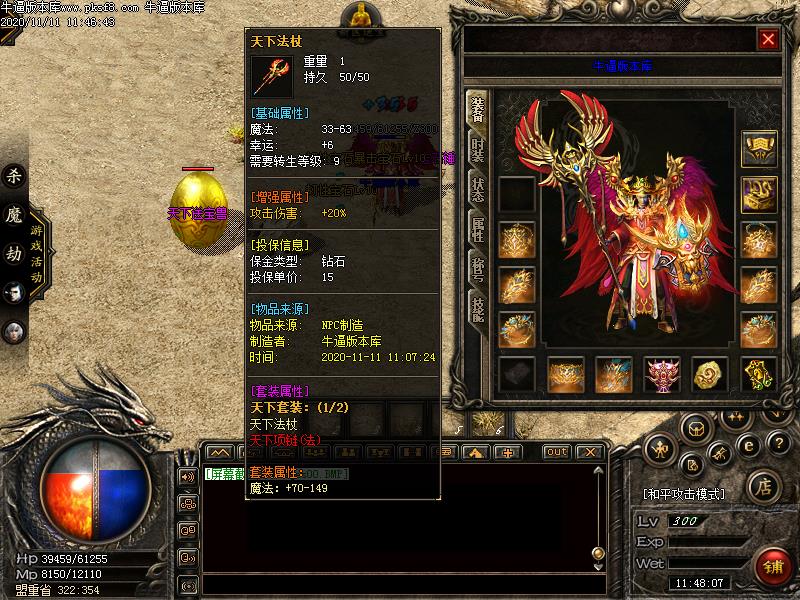
Task: Select the golden helmet equipment slot
Action: pyautogui.click(x=758, y=149)
